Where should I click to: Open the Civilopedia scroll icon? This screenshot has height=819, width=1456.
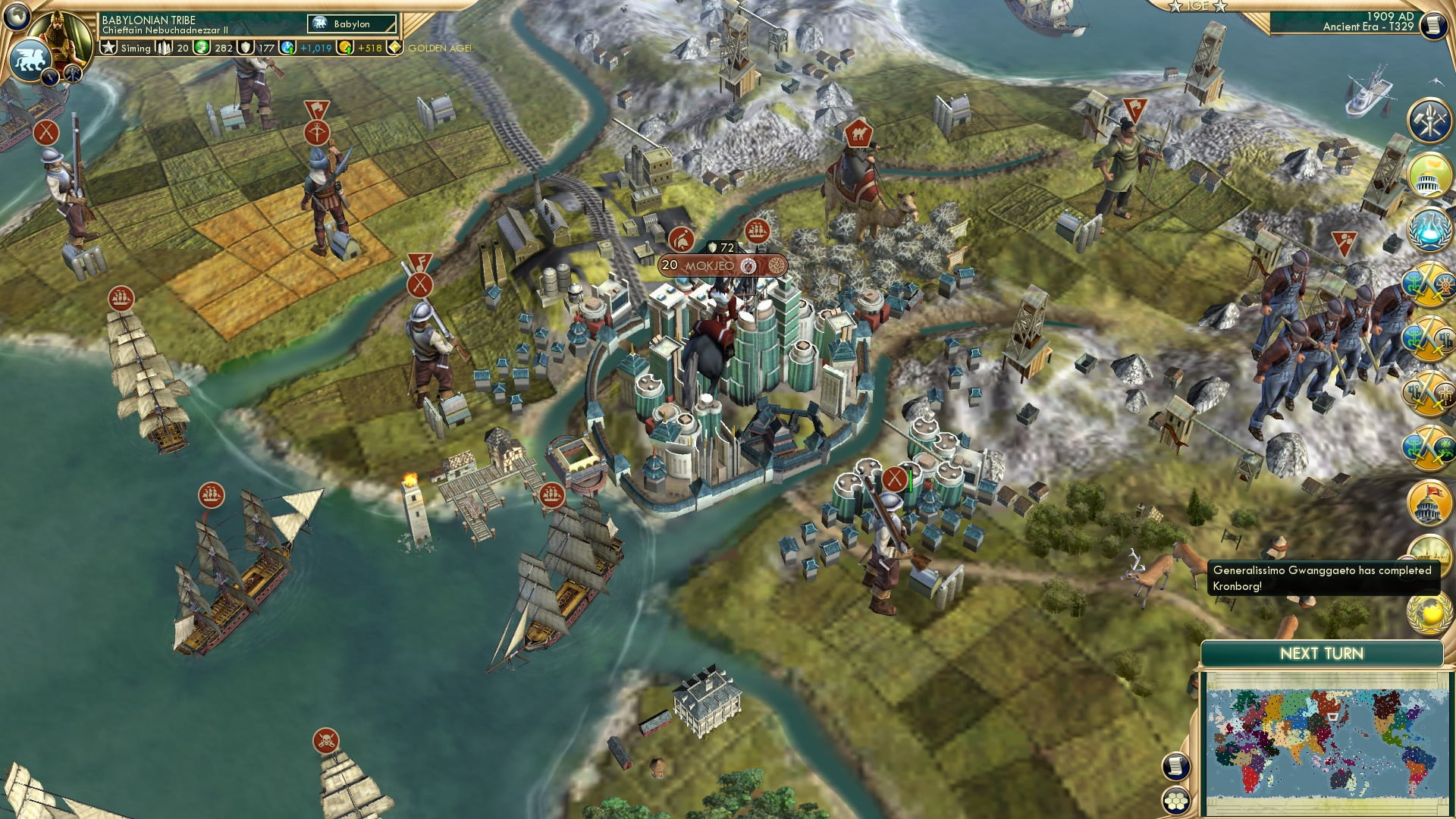[1176, 767]
